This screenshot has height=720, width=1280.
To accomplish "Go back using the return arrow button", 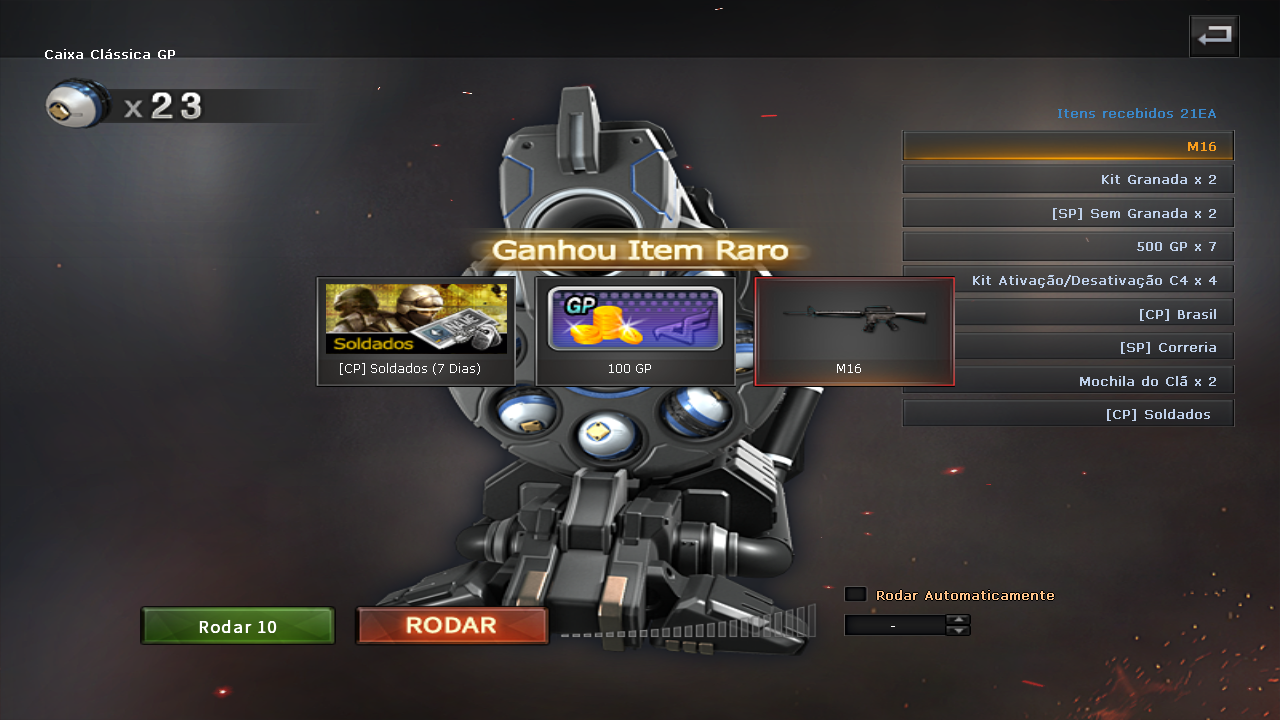I will click(1214, 36).
